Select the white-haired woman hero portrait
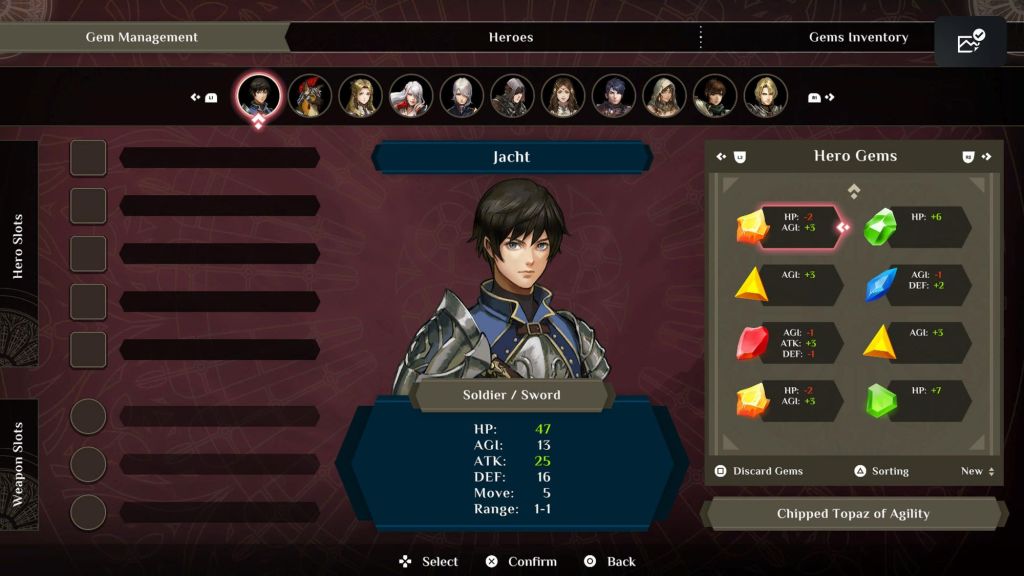This screenshot has height=576, width=1024. pos(411,96)
